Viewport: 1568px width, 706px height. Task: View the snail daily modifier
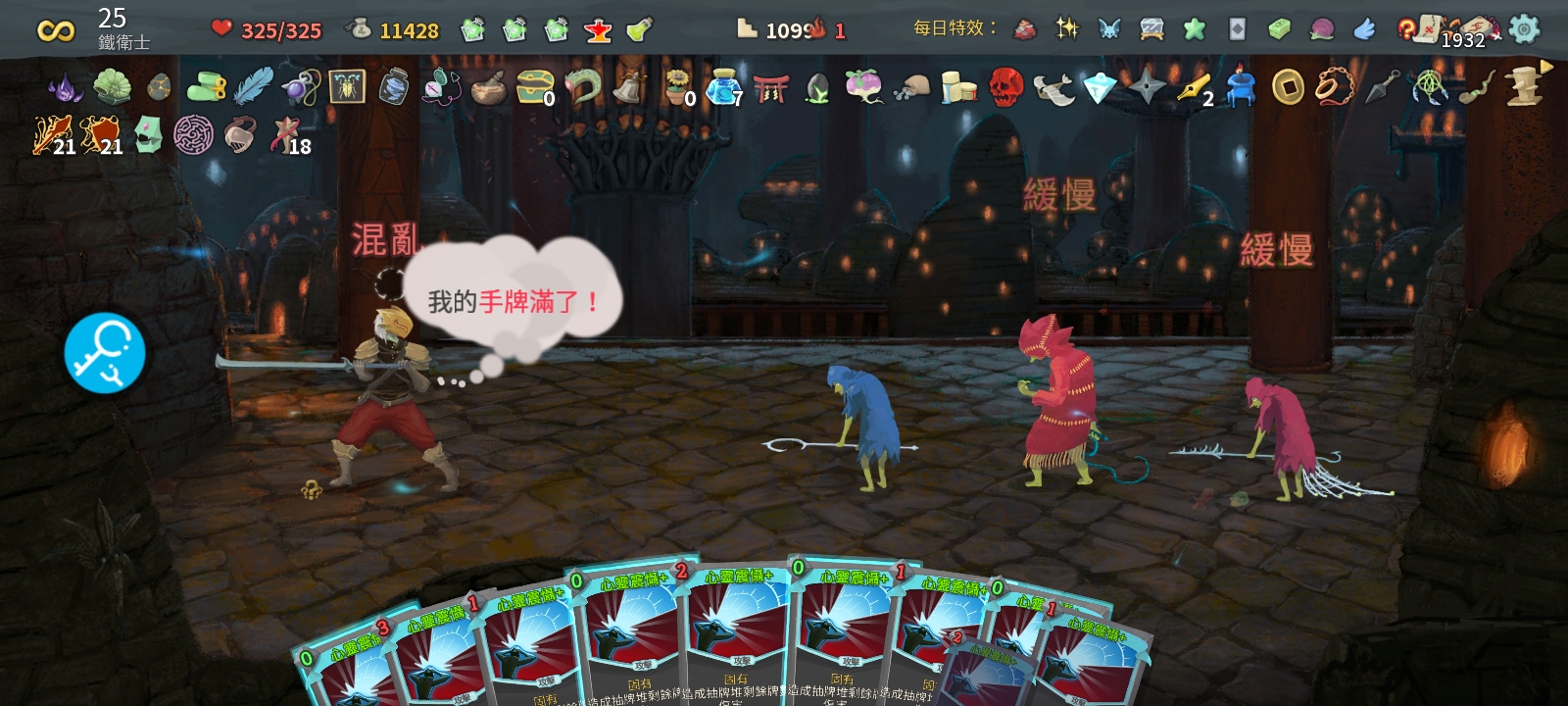coord(1322,29)
